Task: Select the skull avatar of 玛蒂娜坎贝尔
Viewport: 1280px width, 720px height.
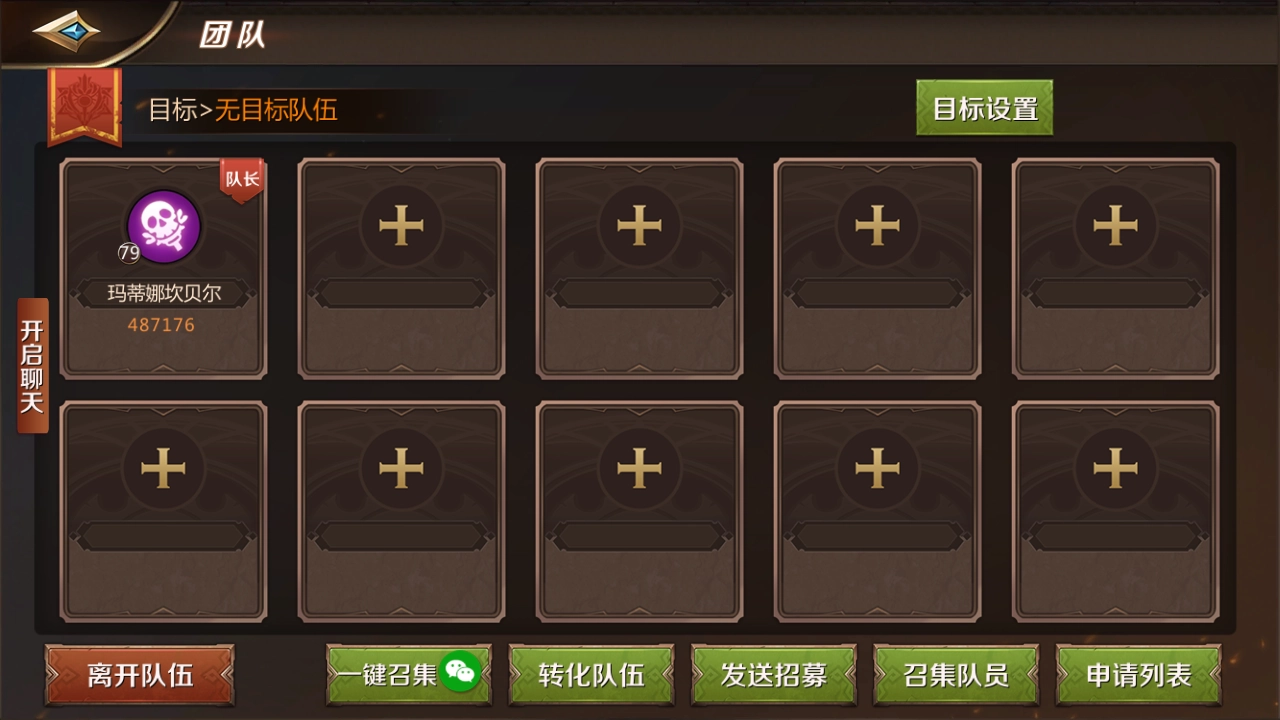Action: (163, 227)
